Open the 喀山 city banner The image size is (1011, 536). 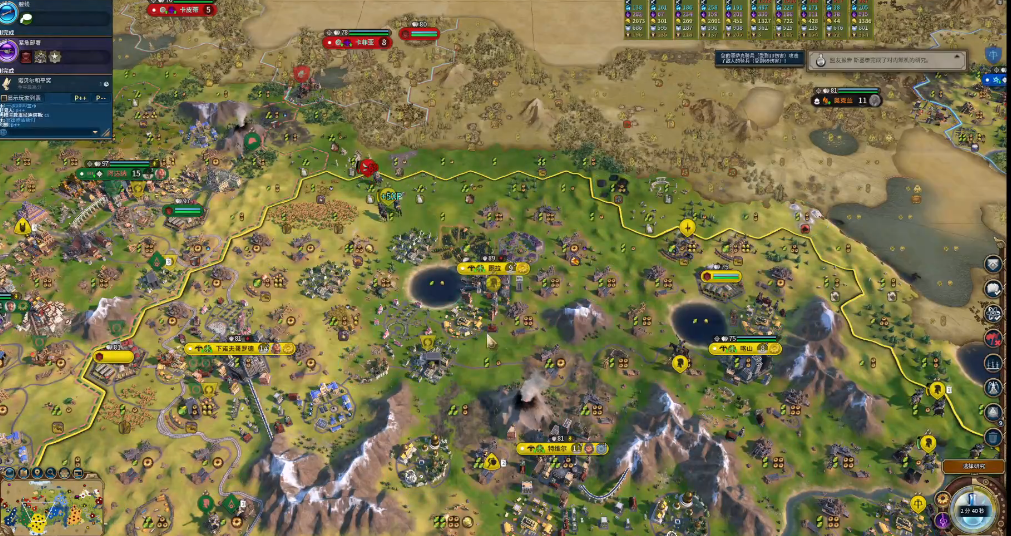tap(744, 348)
